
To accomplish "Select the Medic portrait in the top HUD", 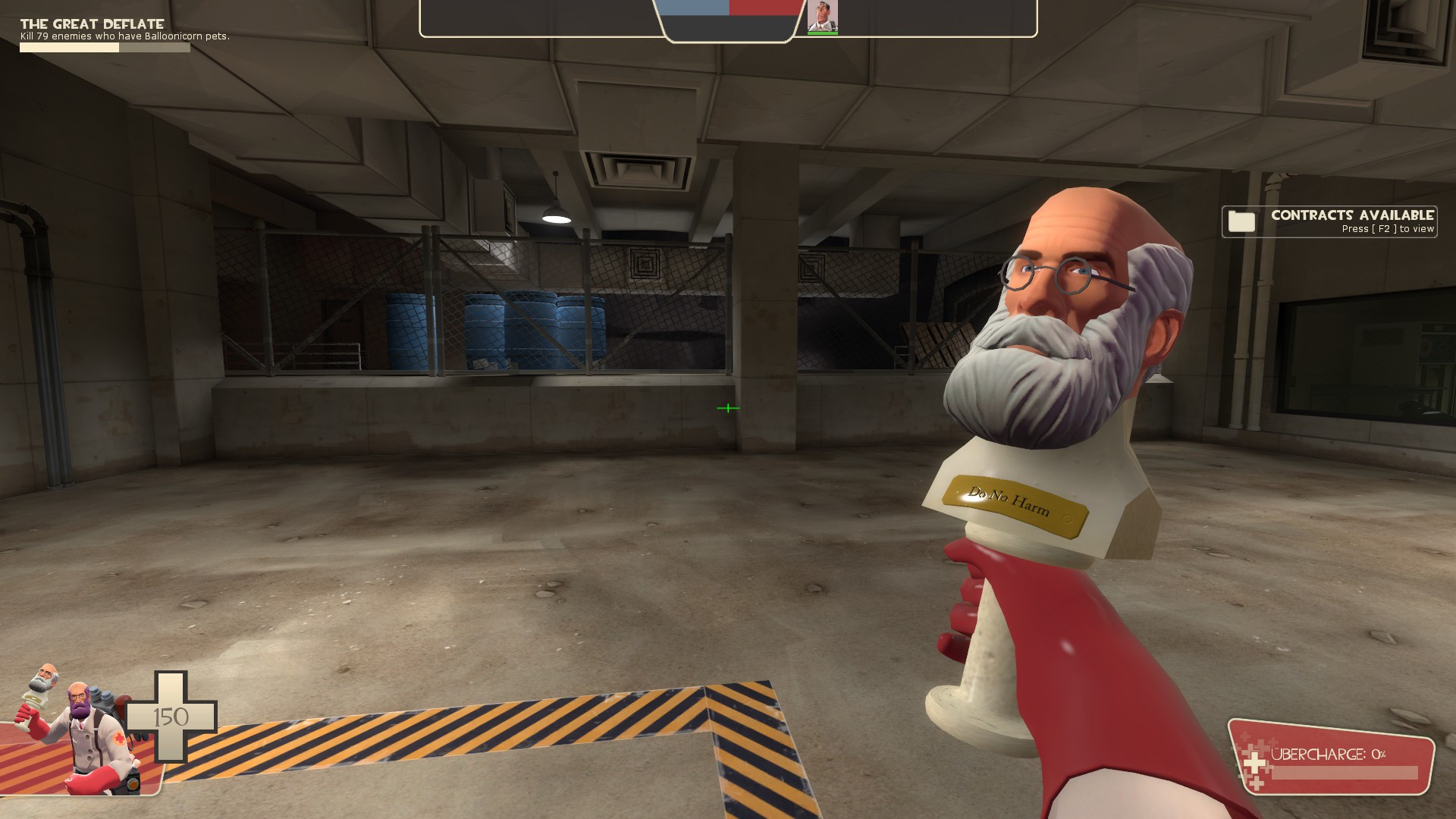I will click(823, 15).
